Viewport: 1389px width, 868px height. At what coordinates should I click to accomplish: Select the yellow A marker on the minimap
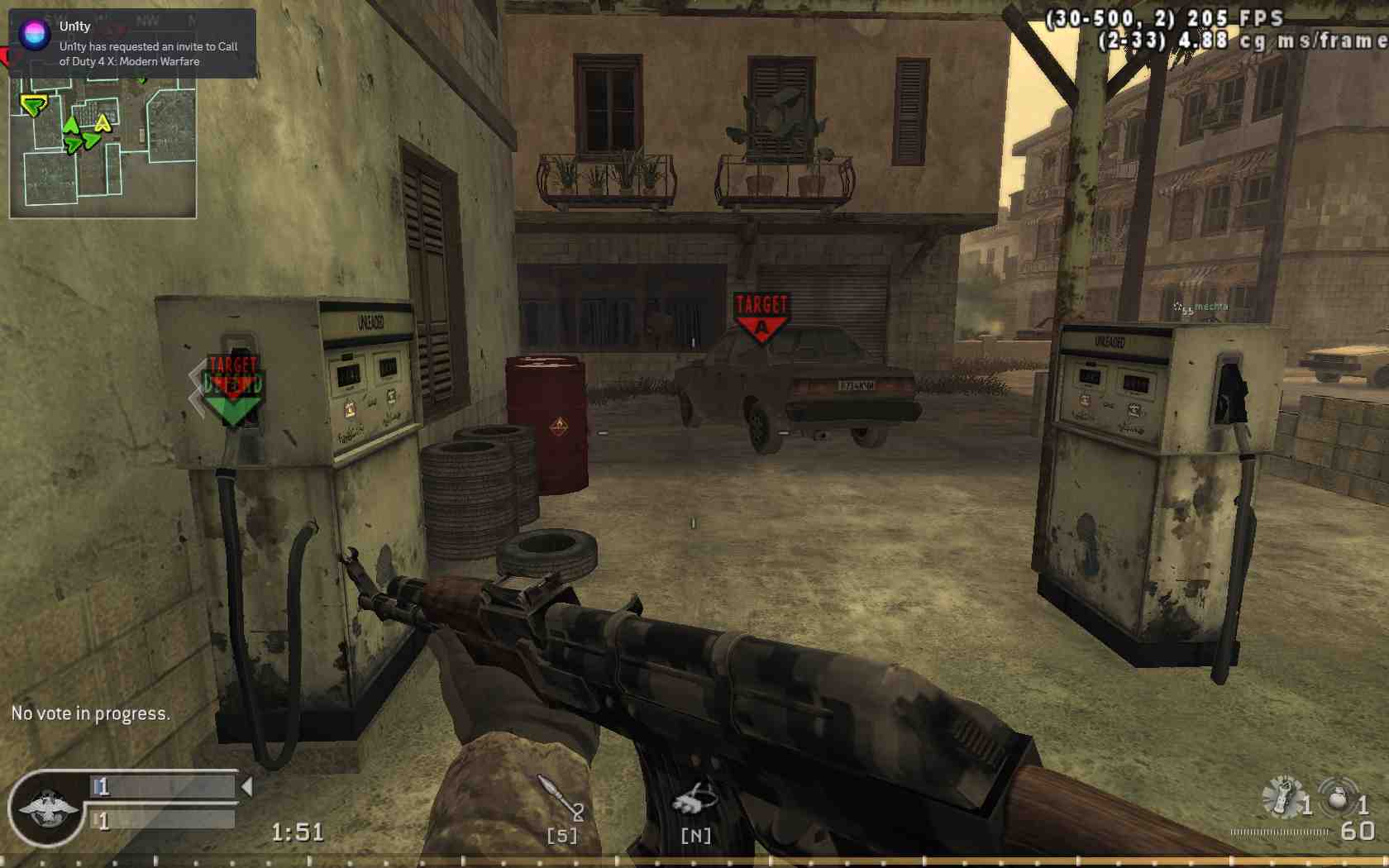click(x=103, y=124)
